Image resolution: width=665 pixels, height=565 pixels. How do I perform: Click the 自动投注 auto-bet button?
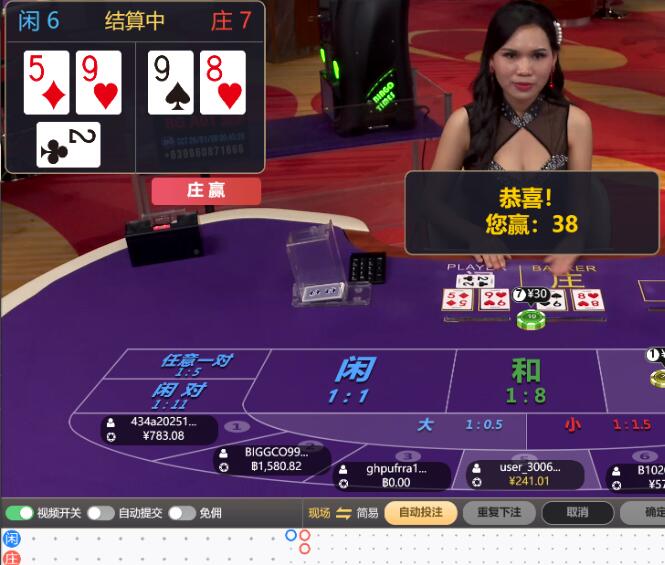click(x=420, y=513)
